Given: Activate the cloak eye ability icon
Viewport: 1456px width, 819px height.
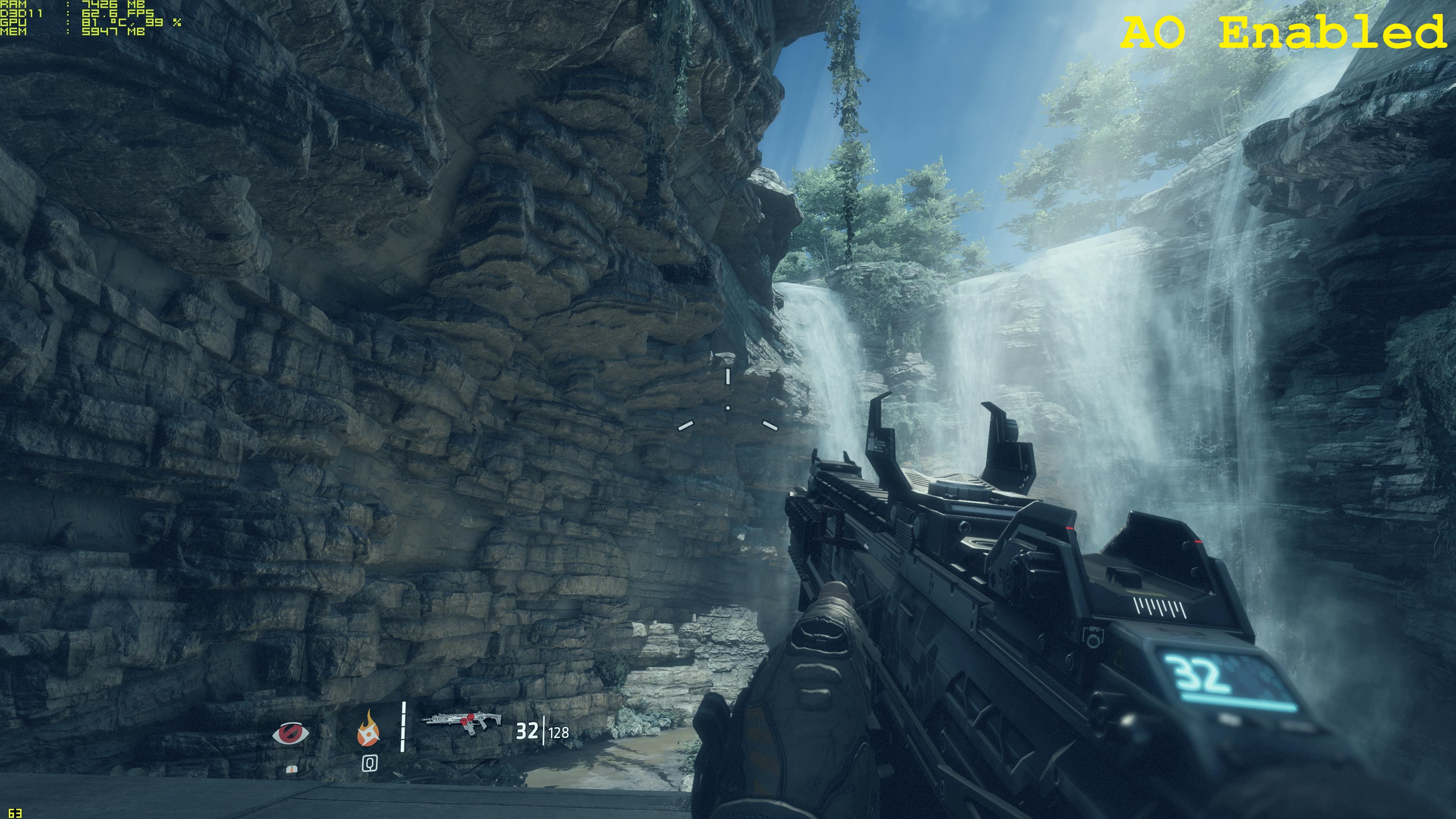Looking at the screenshot, I should pyautogui.click(x=290, y=734).
